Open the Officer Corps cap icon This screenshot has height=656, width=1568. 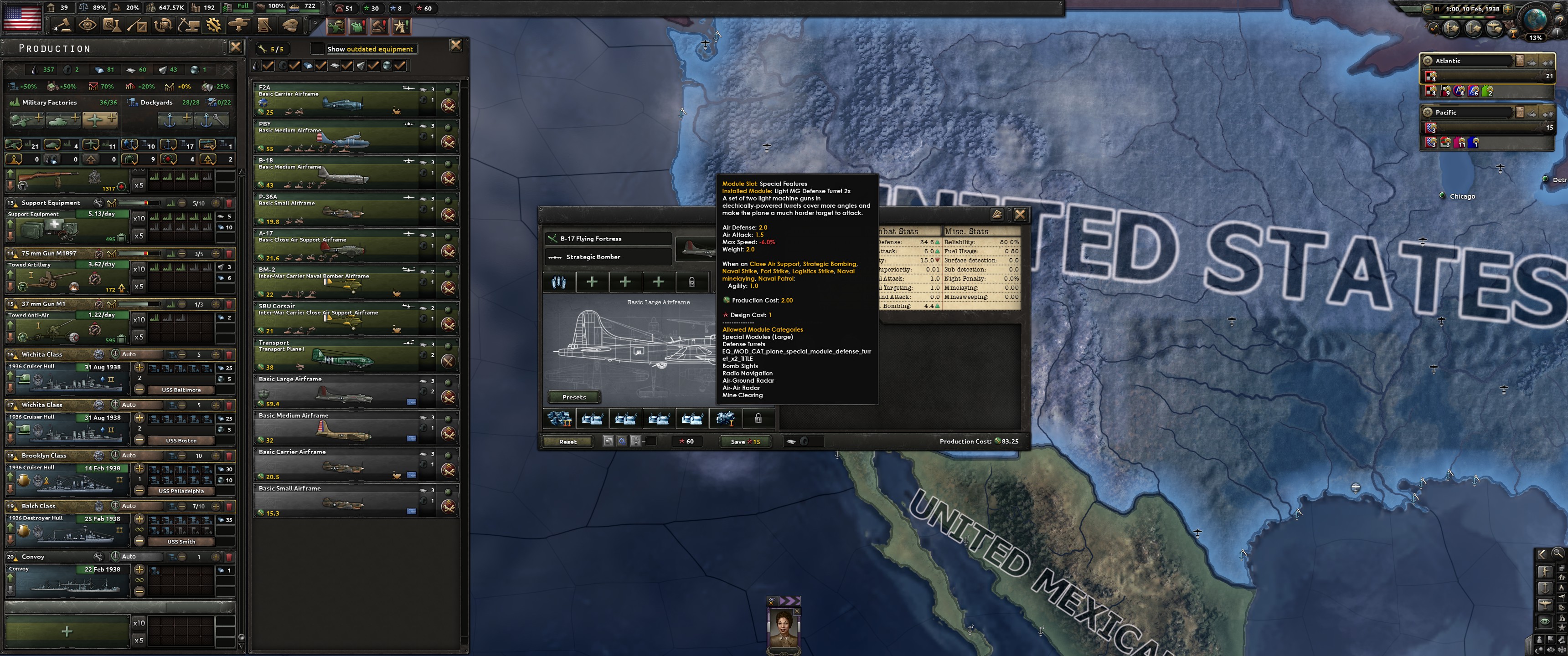(x=291, y=25)
